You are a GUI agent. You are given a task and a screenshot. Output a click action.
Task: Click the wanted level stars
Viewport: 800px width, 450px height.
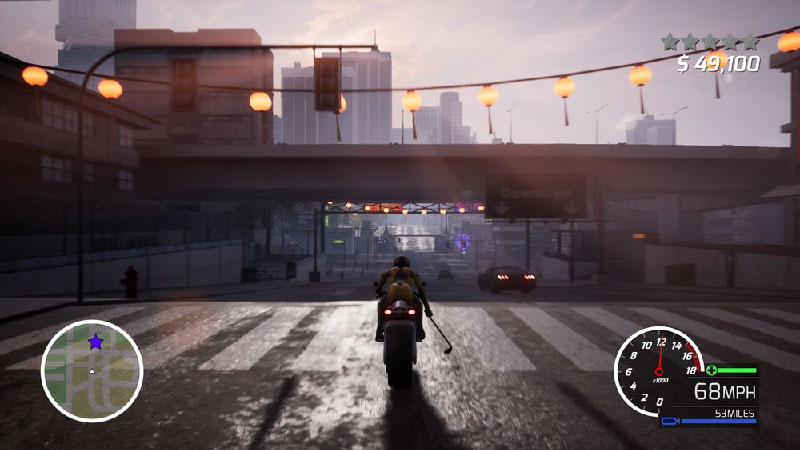pyautogui.click(x=710, y=42)
